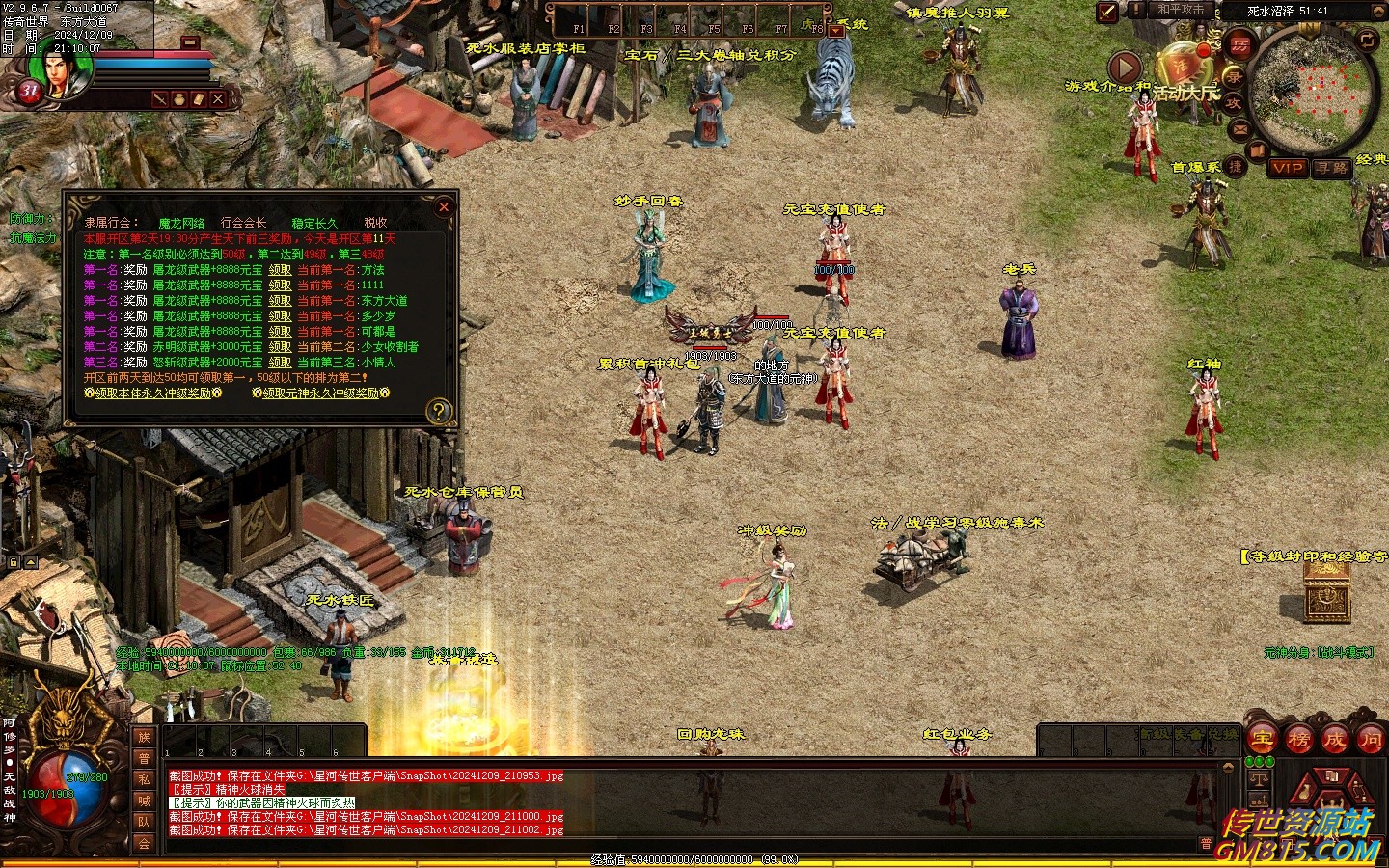
Task: Close the ranking rewards panel
Action: [x=444, y=206]
